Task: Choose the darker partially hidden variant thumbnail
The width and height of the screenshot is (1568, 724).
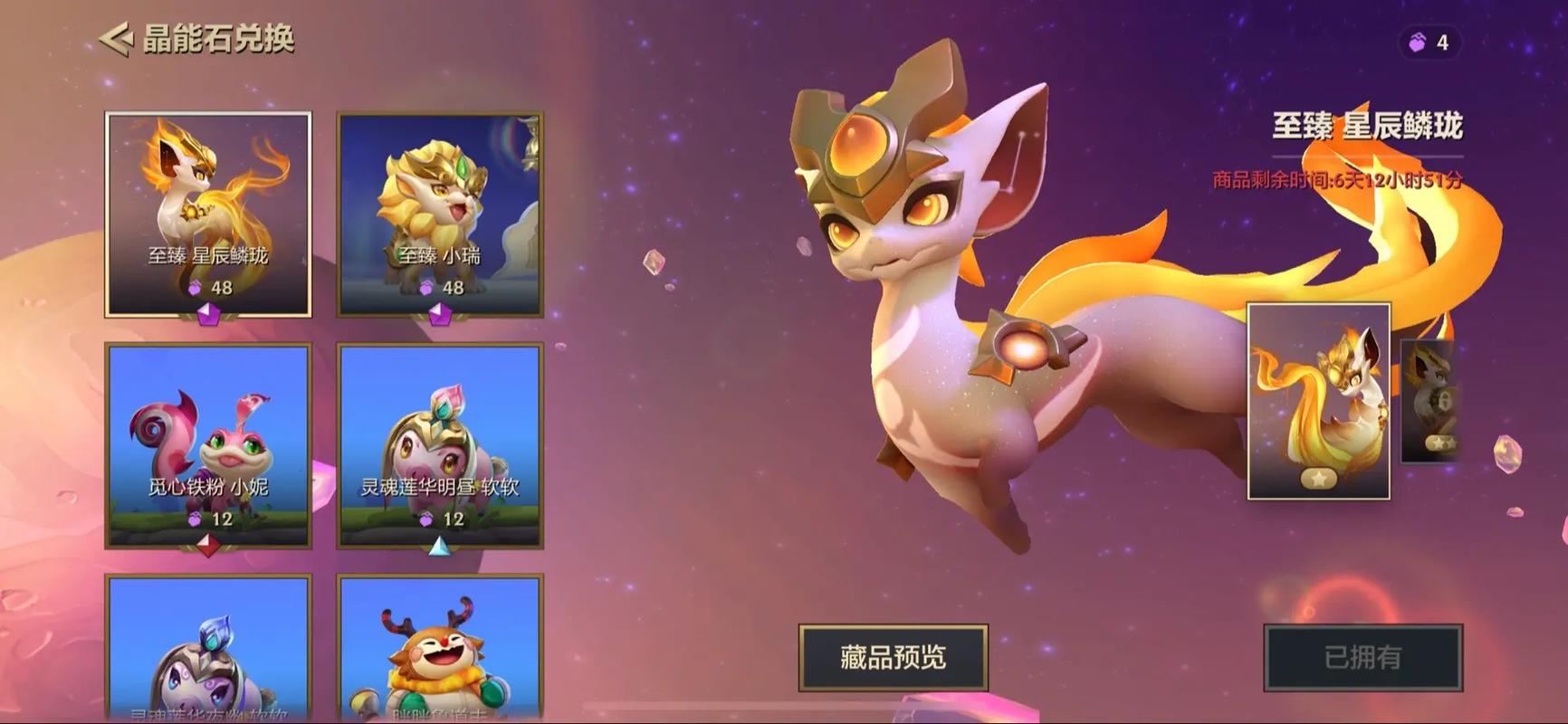Action: coord(1430,401)
